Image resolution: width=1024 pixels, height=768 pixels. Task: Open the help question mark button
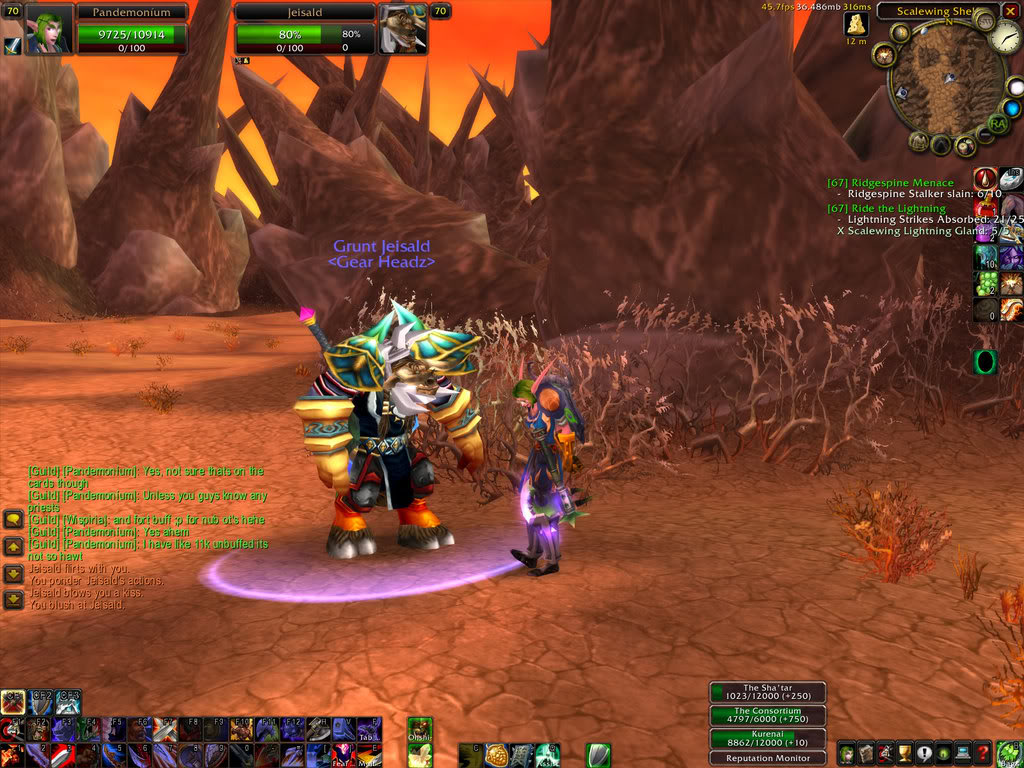coord(984,755)
